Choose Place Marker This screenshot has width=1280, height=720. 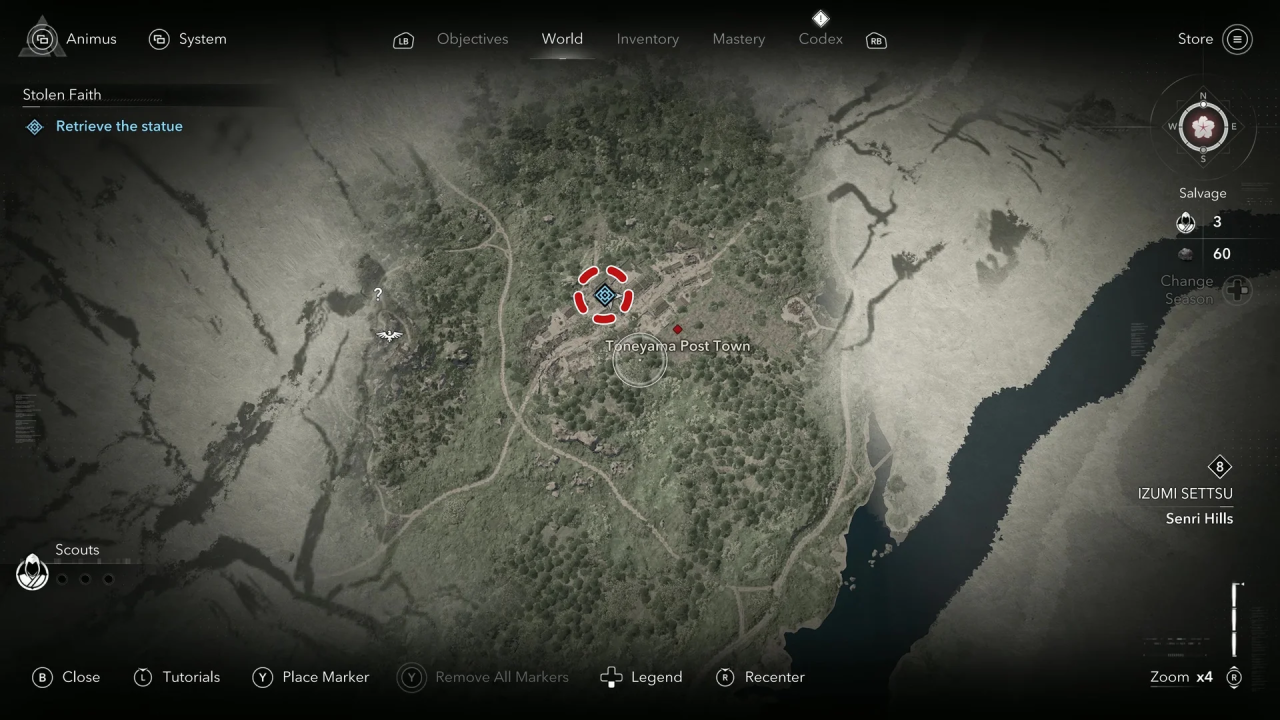point(311,677)
